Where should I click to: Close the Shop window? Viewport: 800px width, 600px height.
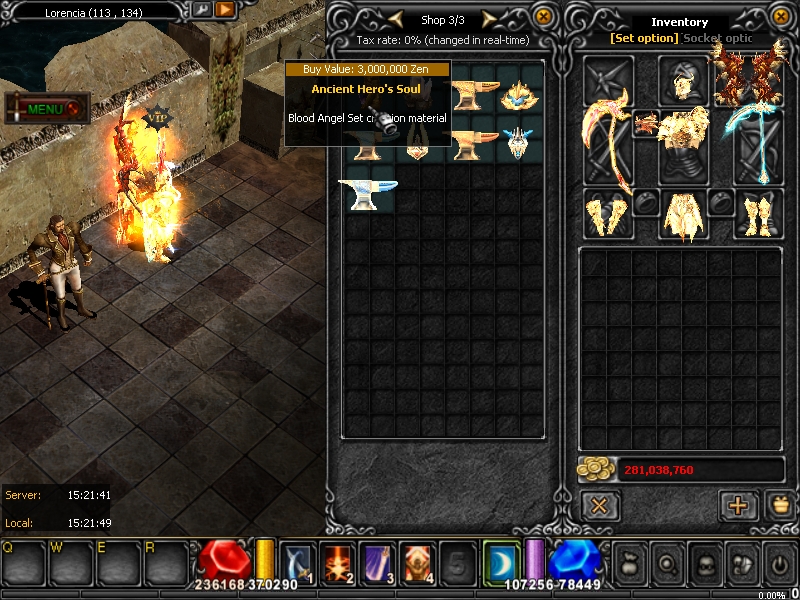(543, 17)
